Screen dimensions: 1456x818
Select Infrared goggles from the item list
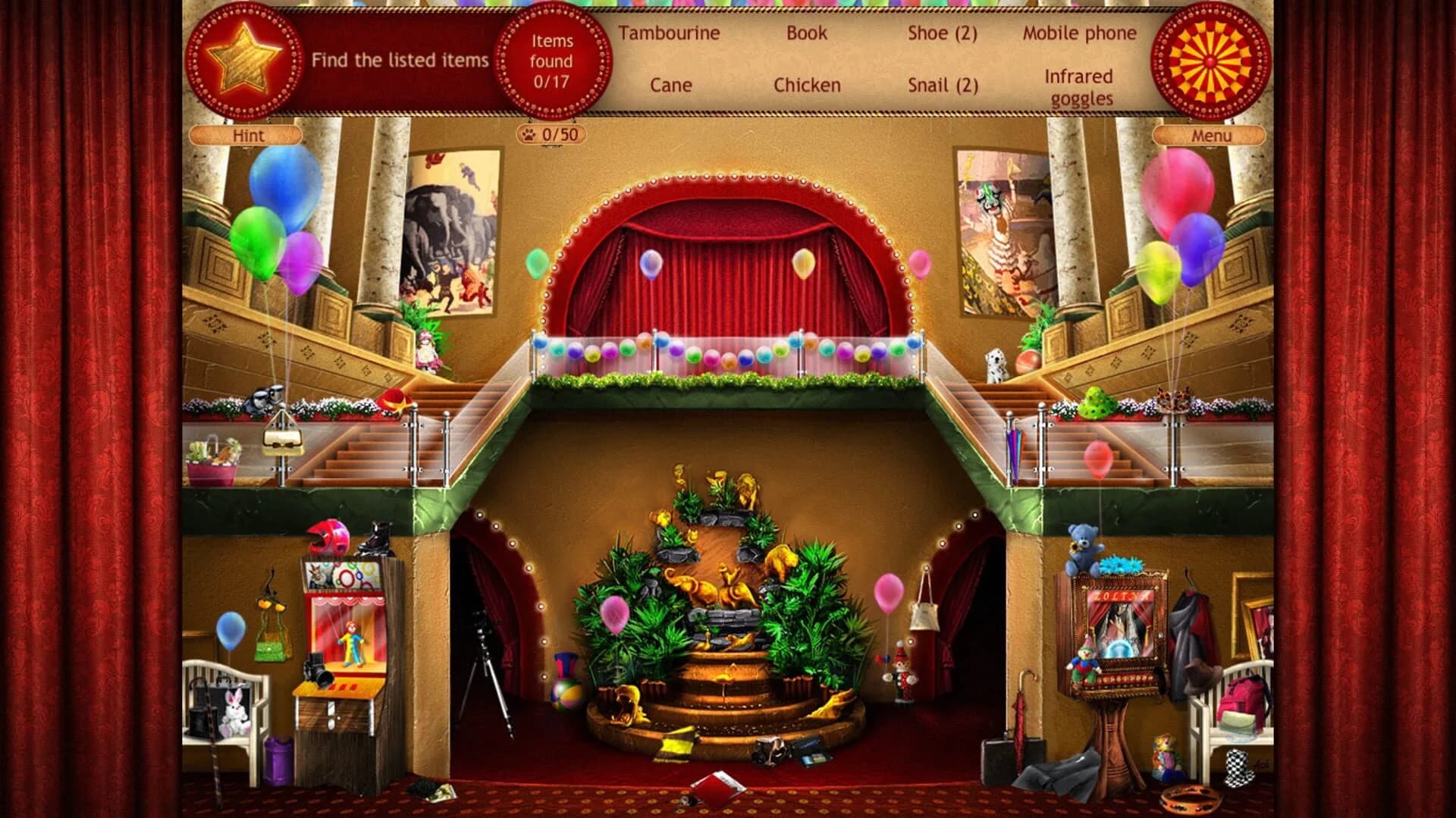coord(1078,88)
